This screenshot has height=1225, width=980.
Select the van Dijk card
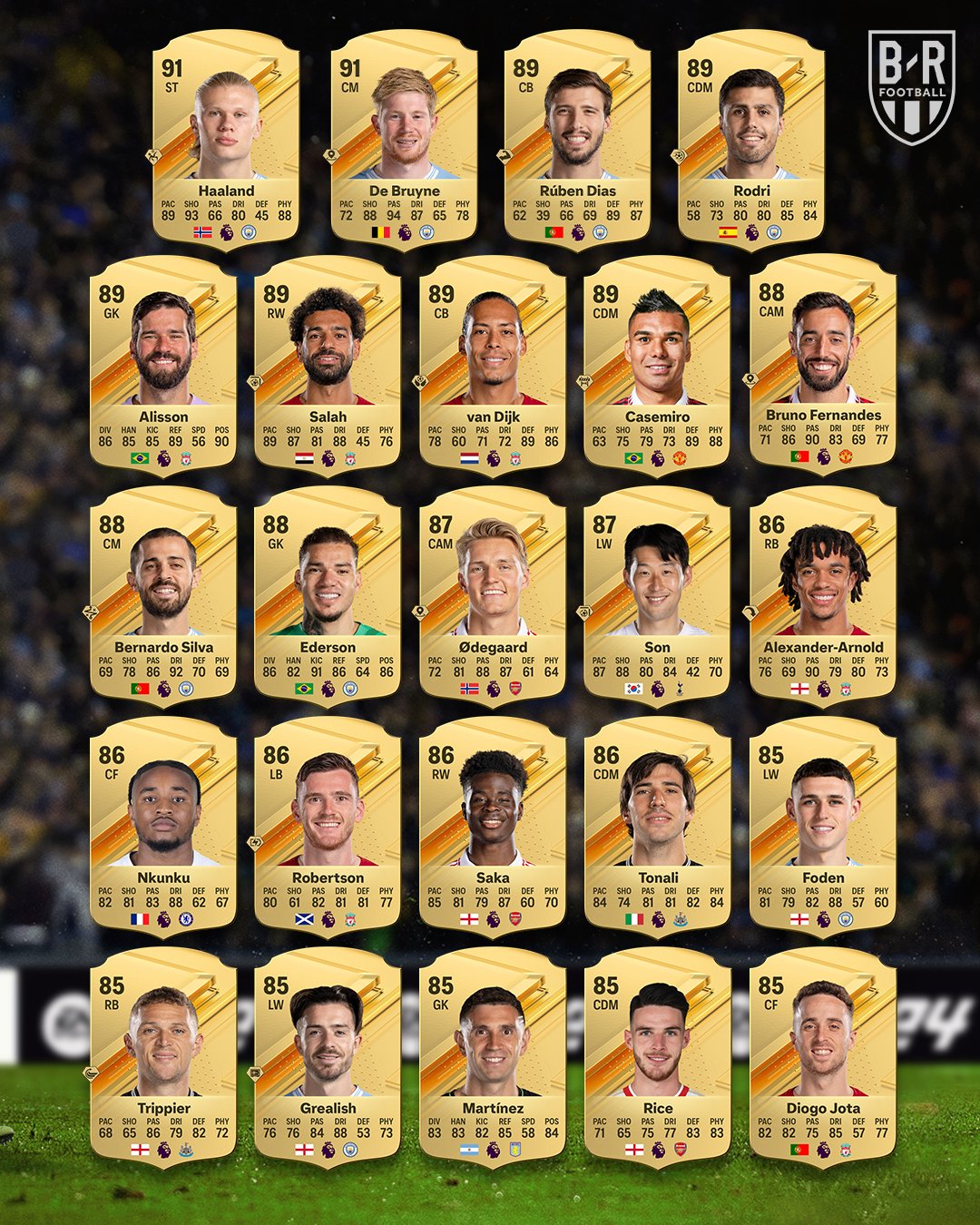tap(493, 363)
